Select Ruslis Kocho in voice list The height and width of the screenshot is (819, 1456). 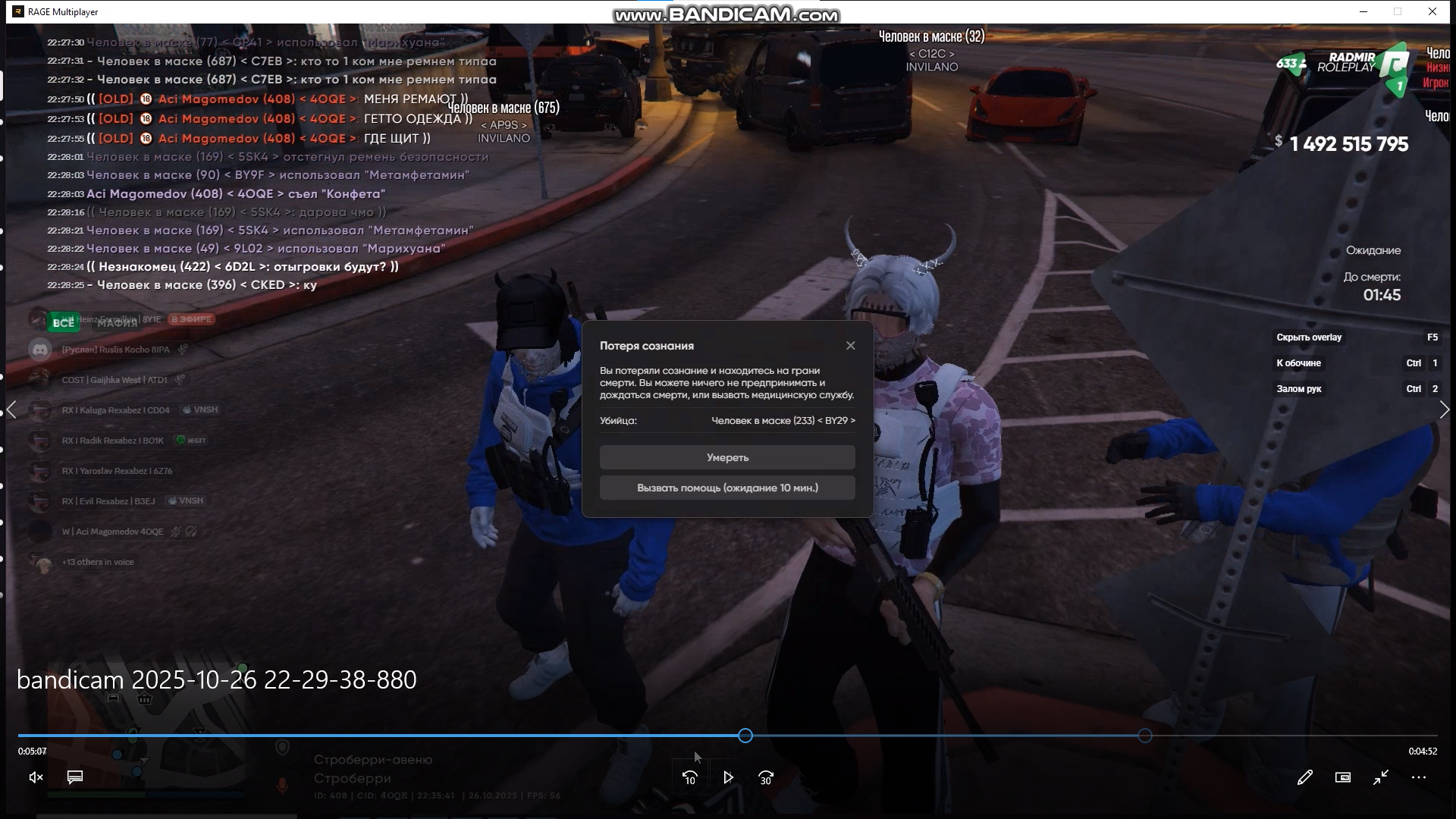(115, 350)
